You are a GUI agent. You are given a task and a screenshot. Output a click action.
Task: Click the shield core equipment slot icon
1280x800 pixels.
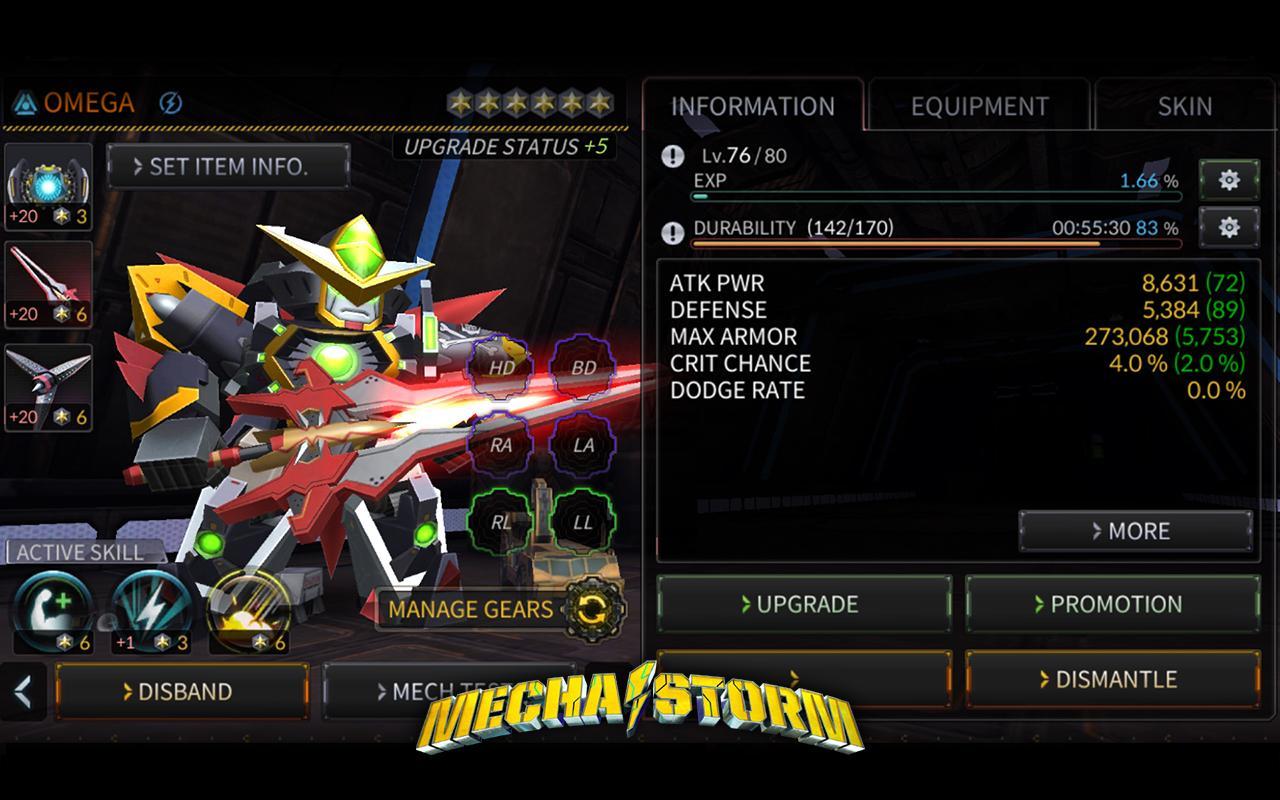tap(50, 183)
